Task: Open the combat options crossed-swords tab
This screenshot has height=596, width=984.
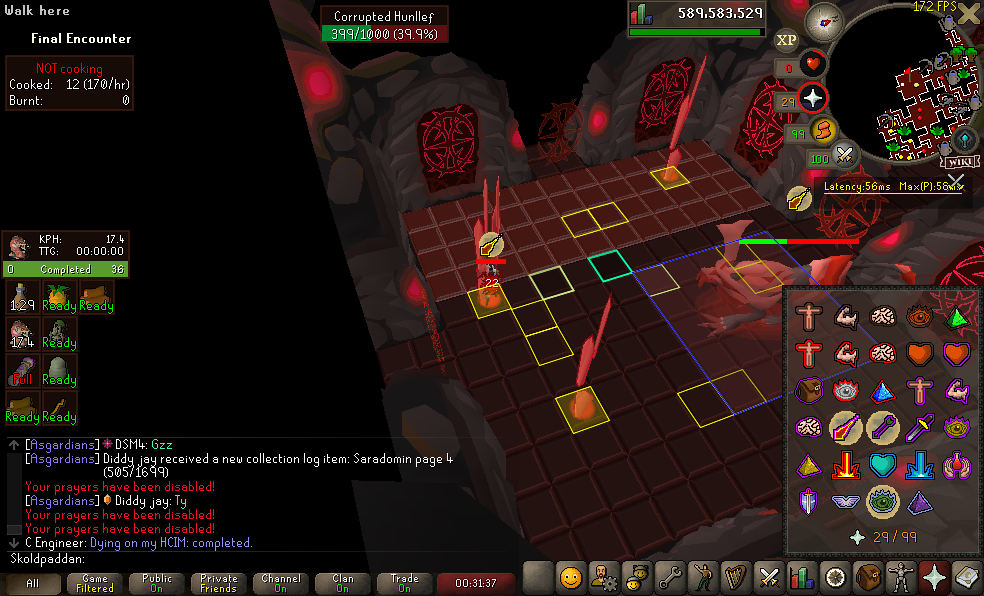Action: point(769,577)
